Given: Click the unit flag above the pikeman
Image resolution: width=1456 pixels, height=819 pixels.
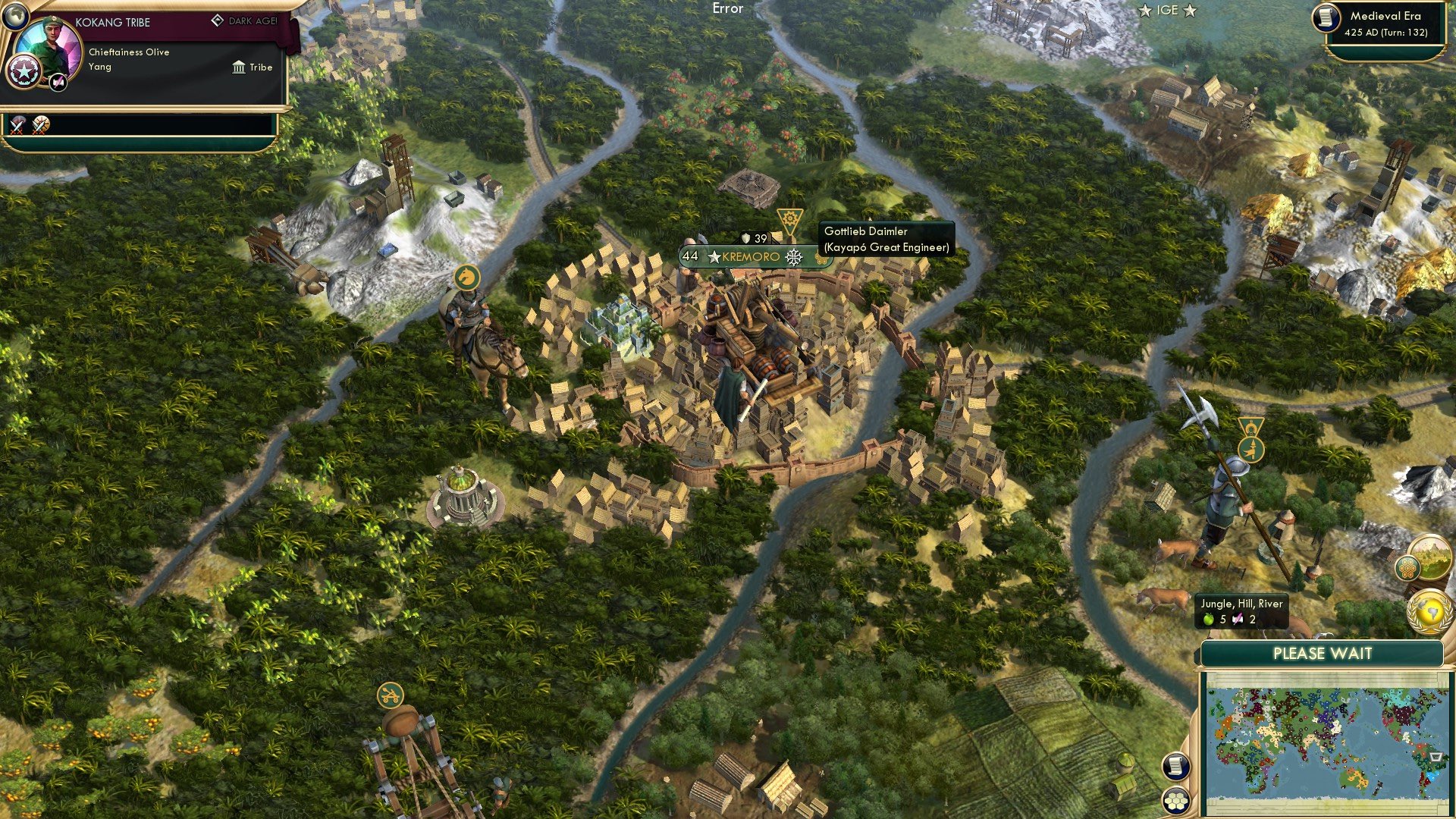Looking at the screenshot, I should coord(1250,441).
